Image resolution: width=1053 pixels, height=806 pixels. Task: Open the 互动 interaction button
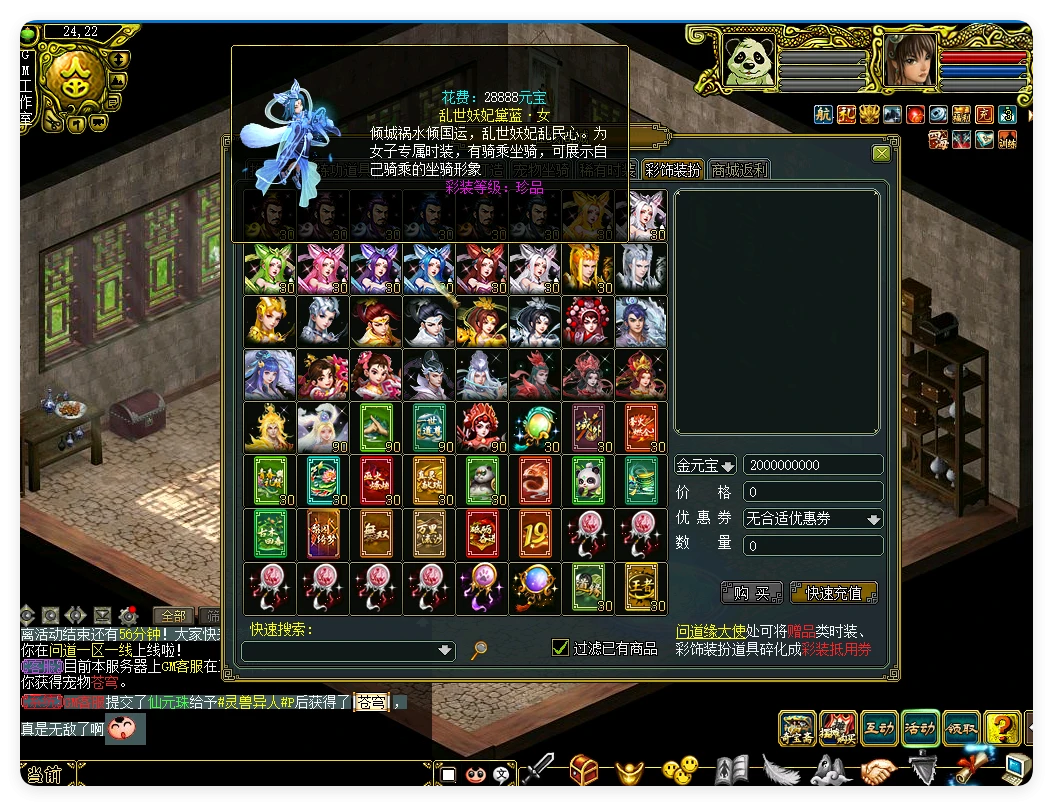[x=879, y=728]
